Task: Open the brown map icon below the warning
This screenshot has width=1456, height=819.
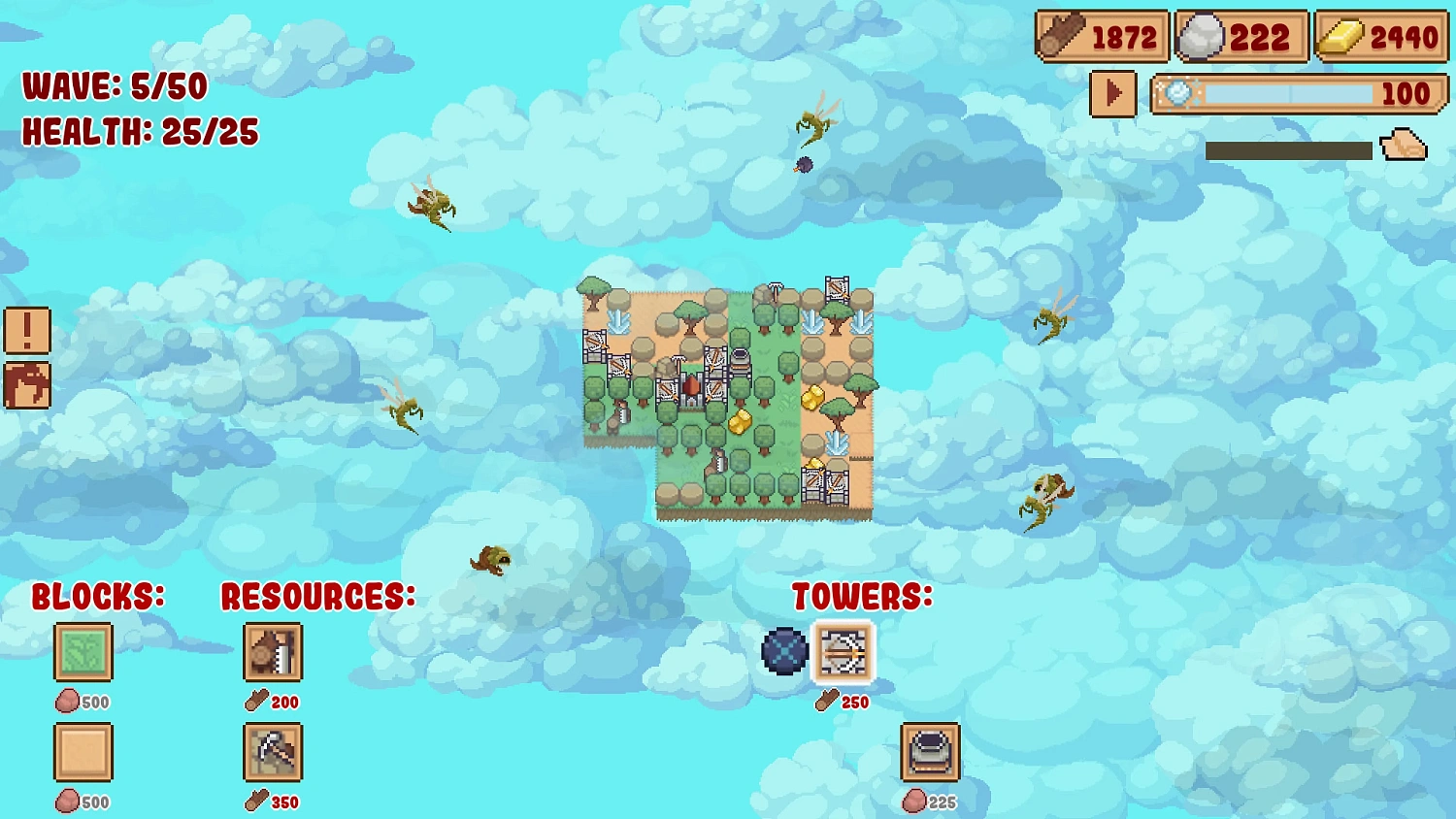Action: (26, 382)
